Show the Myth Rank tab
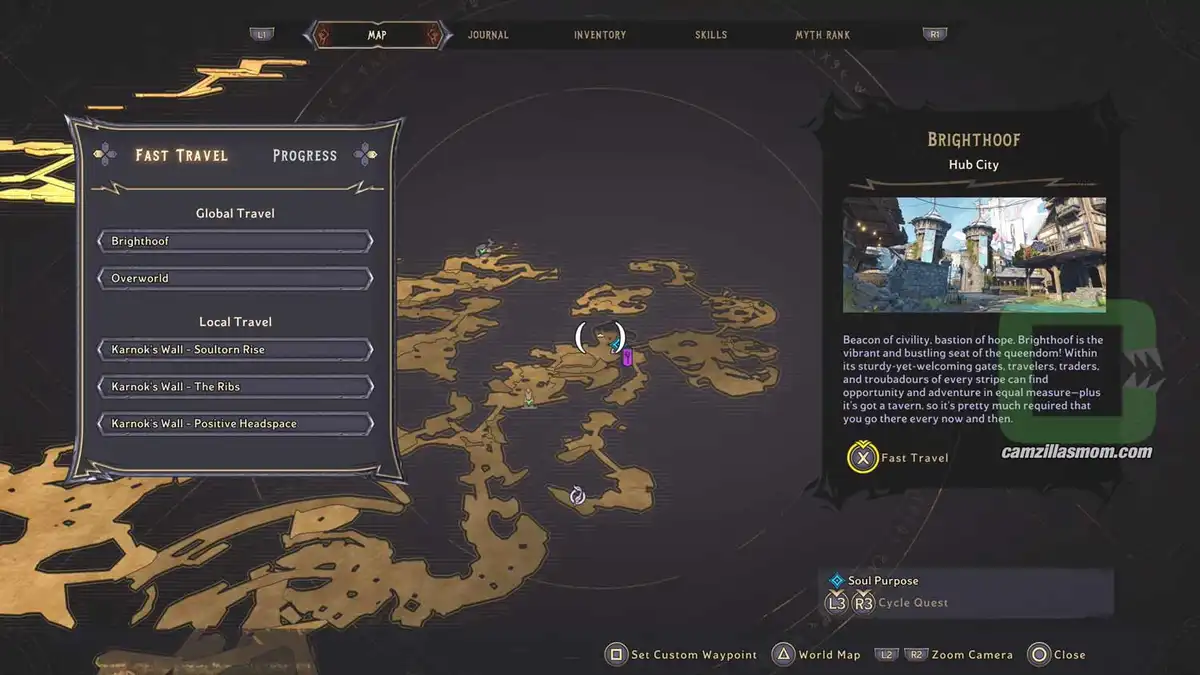This screenshot has height=675, width=1200. [x=822, y=35]
